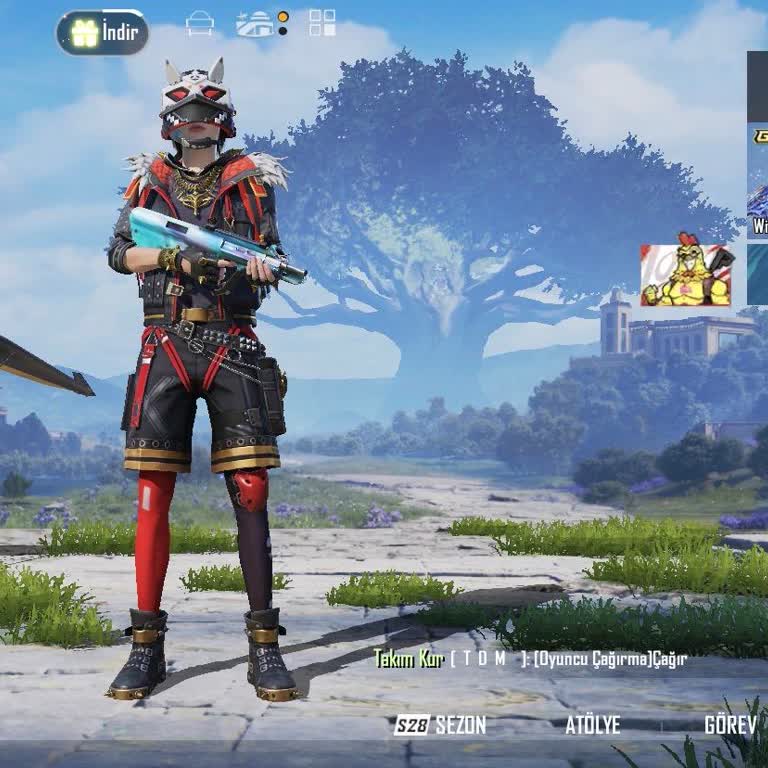Select the mine cart icon in top bar

(200, 23)
